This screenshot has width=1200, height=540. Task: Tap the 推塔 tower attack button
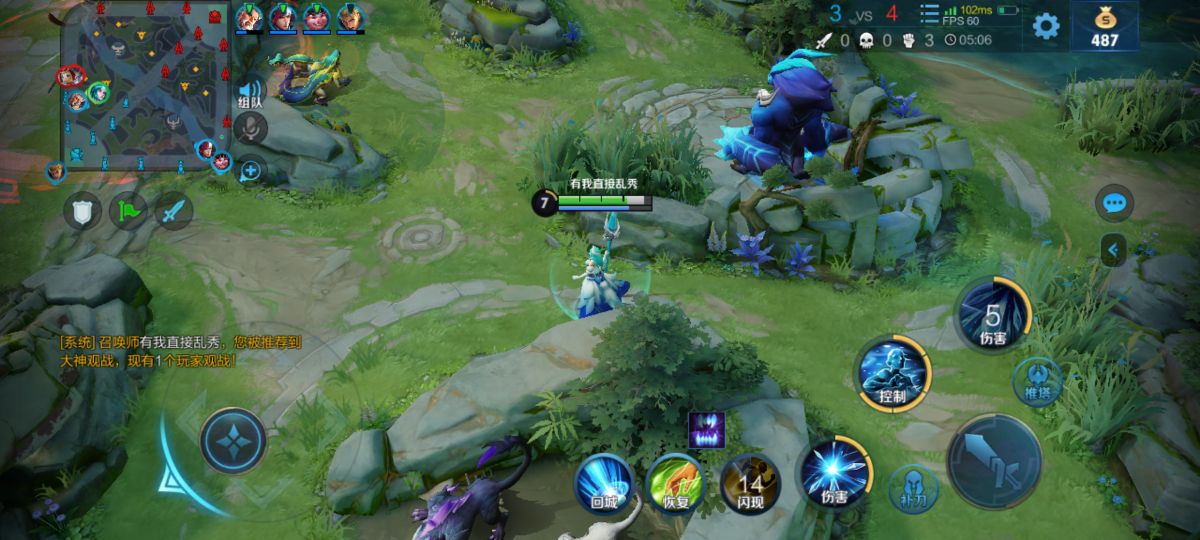pyautogui.click(x=1036, y=380)
